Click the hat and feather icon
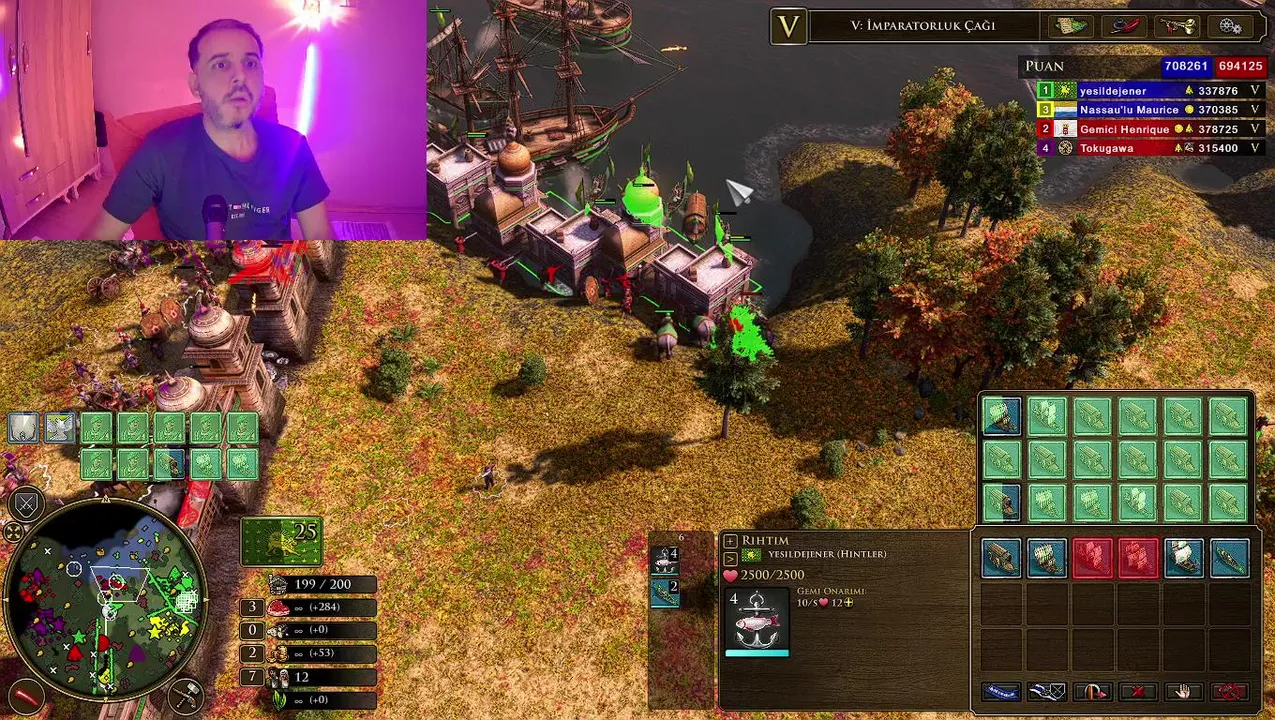The width and height of the screenshot is (1275, 720). [1125, 26]
